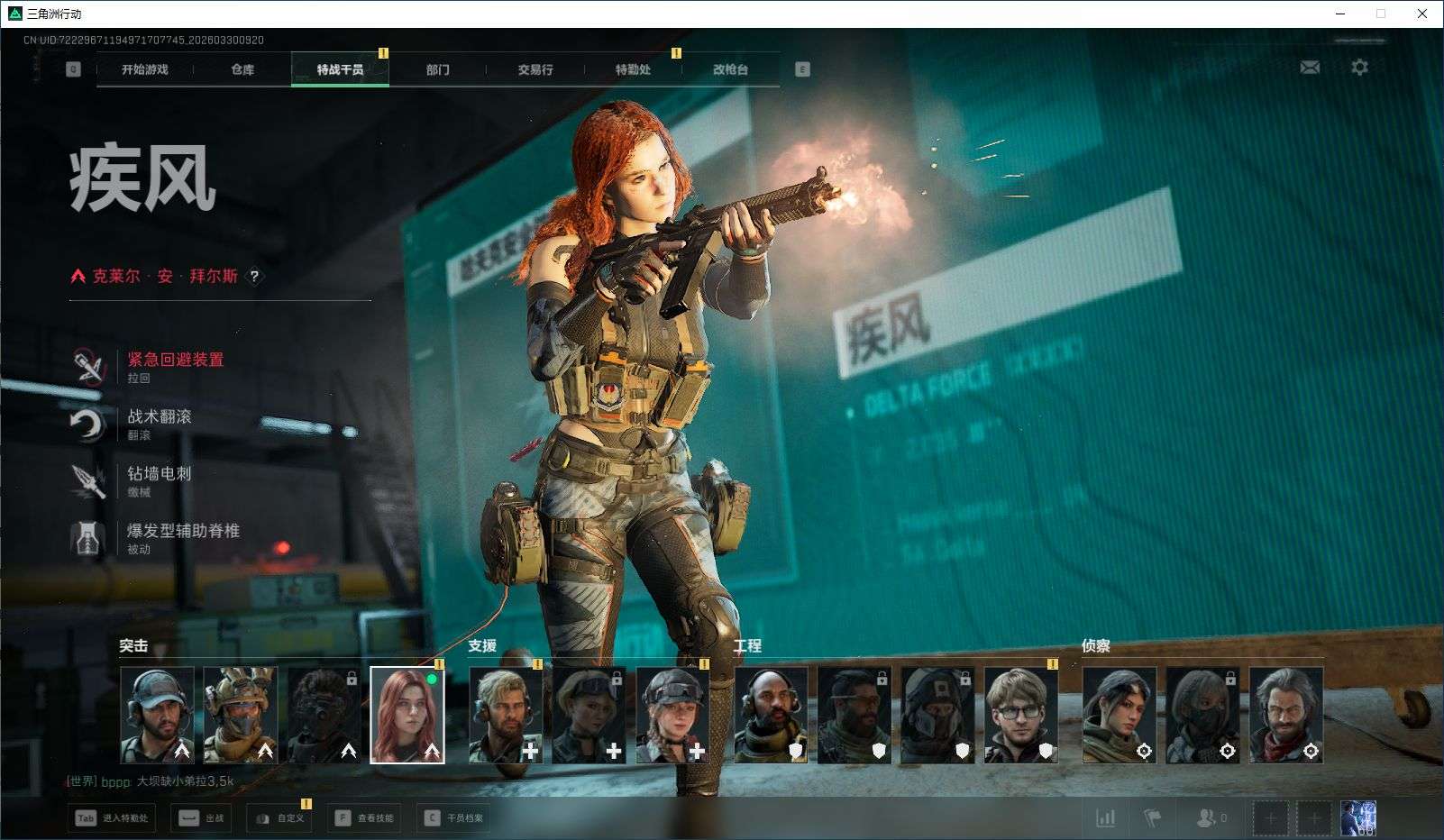Switch to the 仓库 warehouse tab
The height and width of the screenshot is (840, 1444).
tap(242, 69)
